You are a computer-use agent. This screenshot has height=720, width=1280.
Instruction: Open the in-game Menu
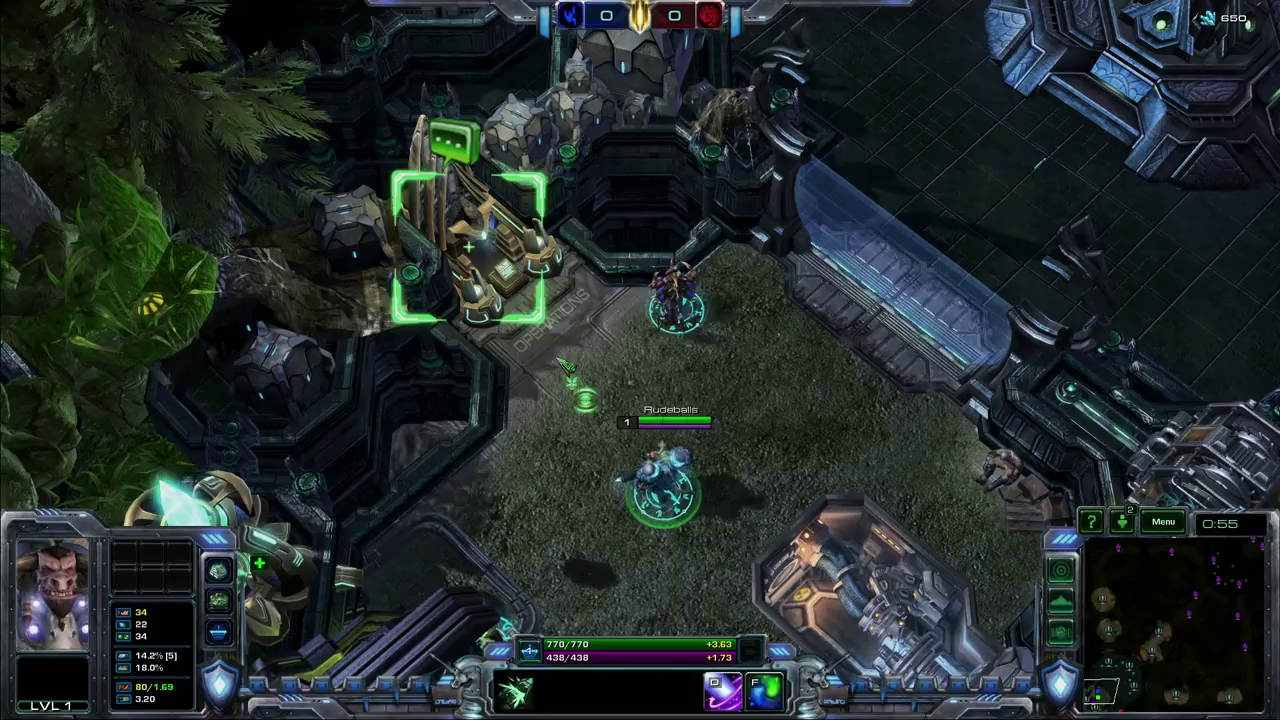click(x=1163, y=521)
